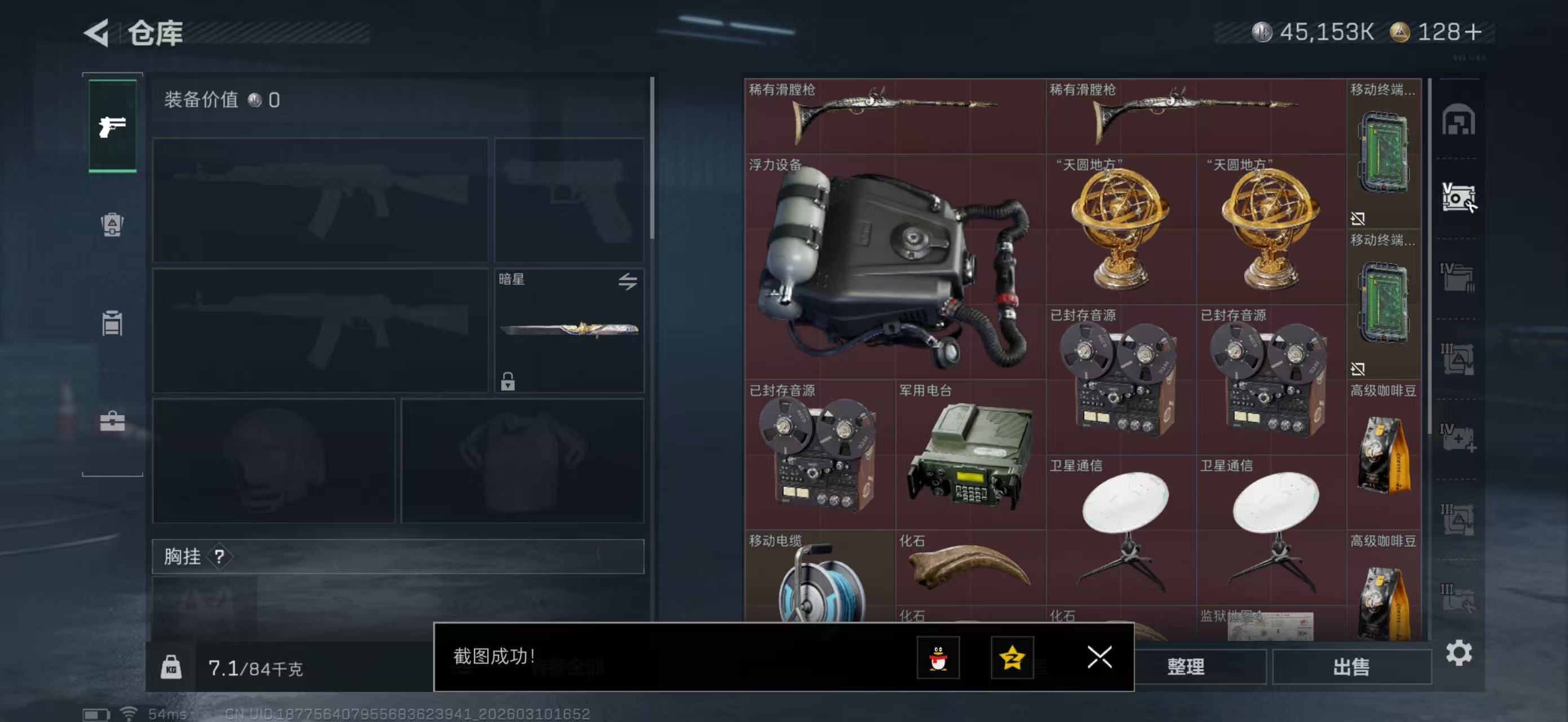Go back from the 仓库 warehouse screen
Screen dimensions: 1568x722
pos(98,33)
